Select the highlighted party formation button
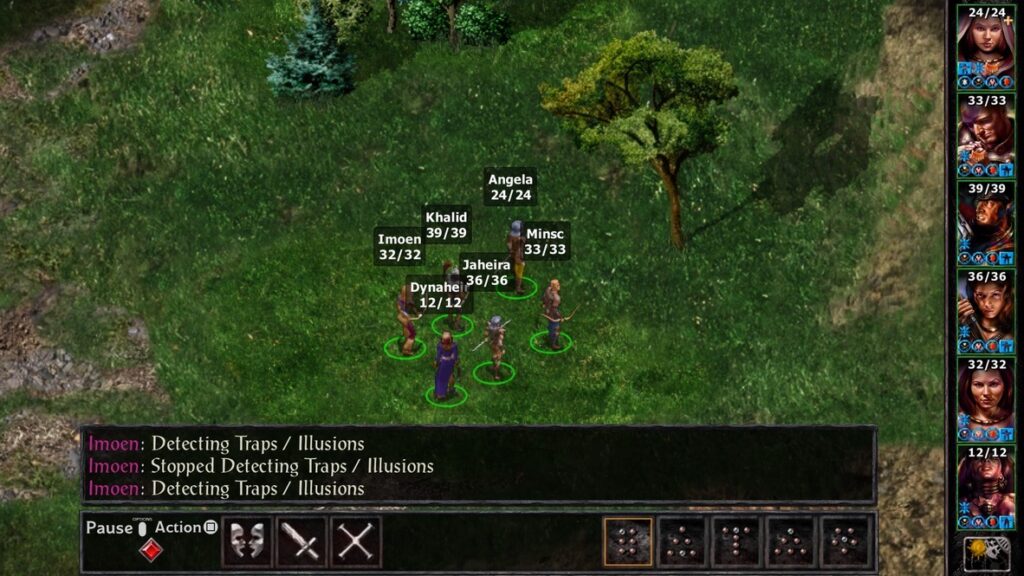Image resolution: width=1024 pixels, height=576 pixels. [628, 541]
